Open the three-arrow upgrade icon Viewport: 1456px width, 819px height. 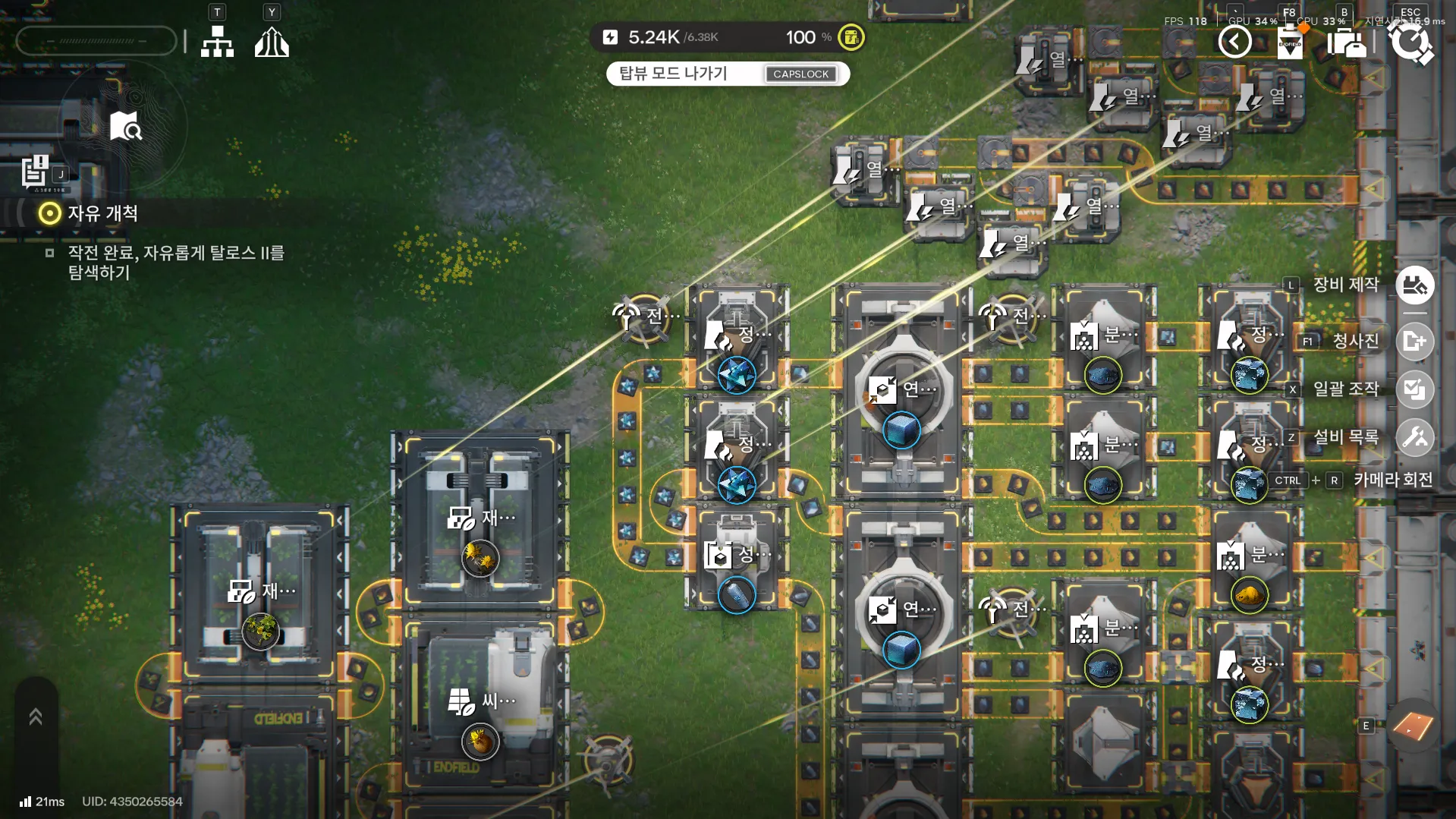(x=272, y=42)
